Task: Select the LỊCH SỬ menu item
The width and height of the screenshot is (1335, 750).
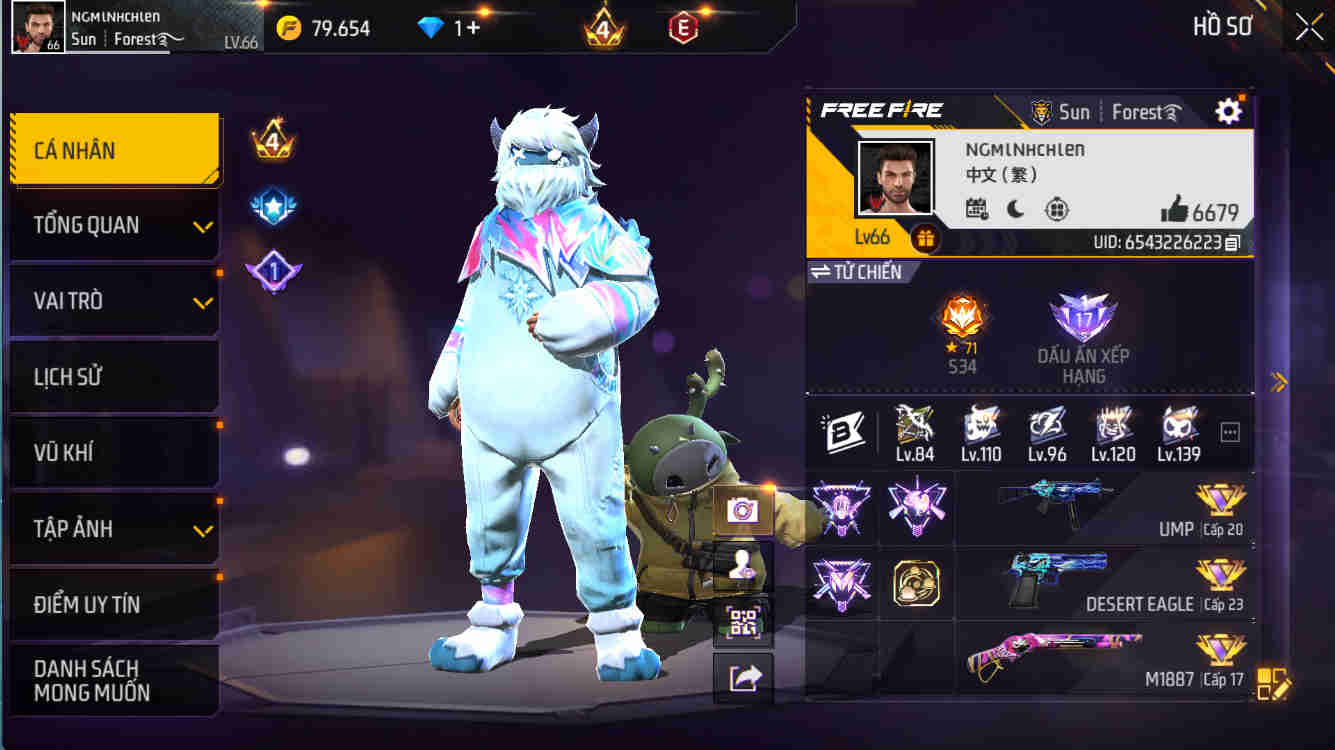Action: [113, 376]
